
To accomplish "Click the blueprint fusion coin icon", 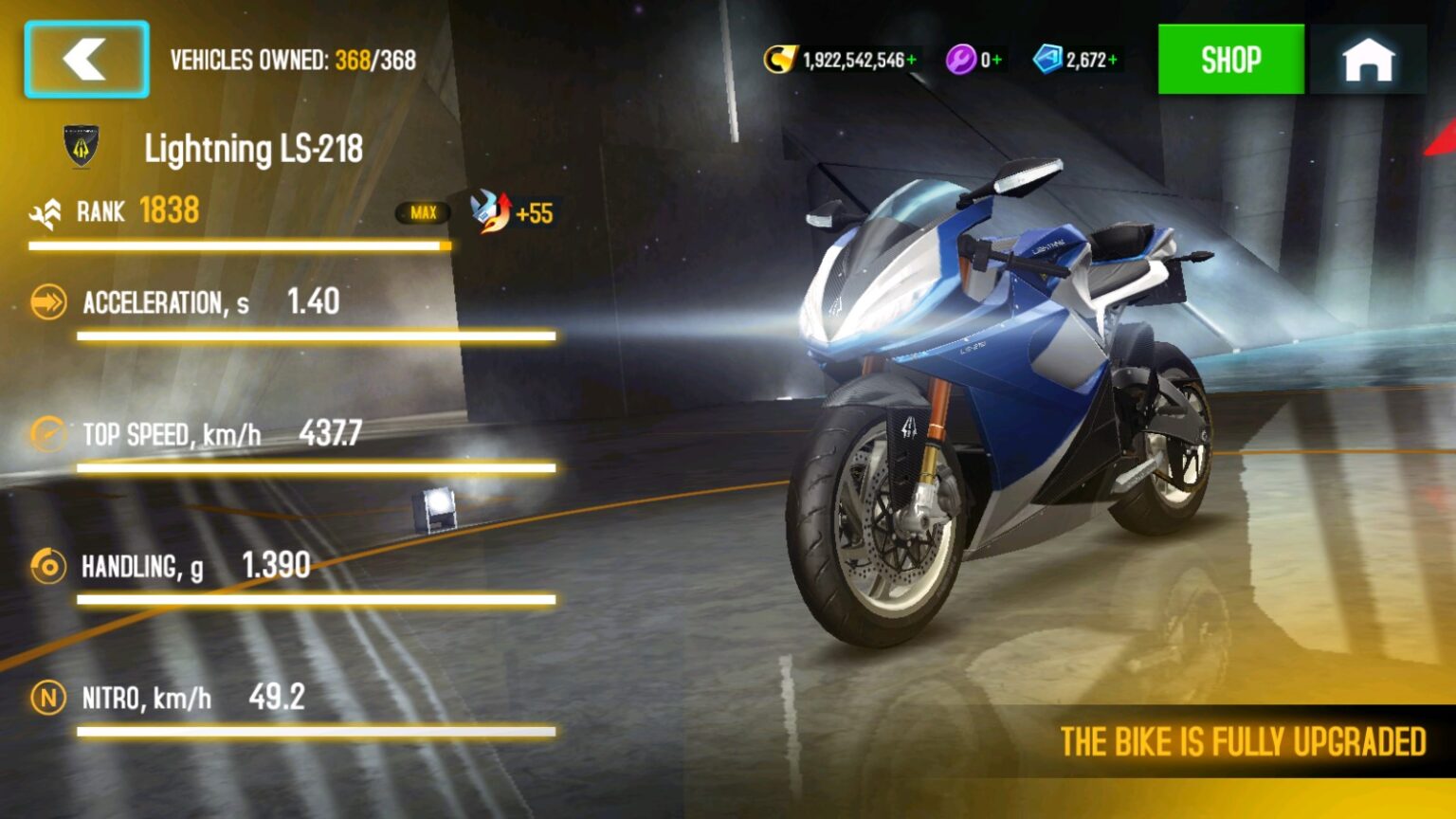I will 1048,59.
